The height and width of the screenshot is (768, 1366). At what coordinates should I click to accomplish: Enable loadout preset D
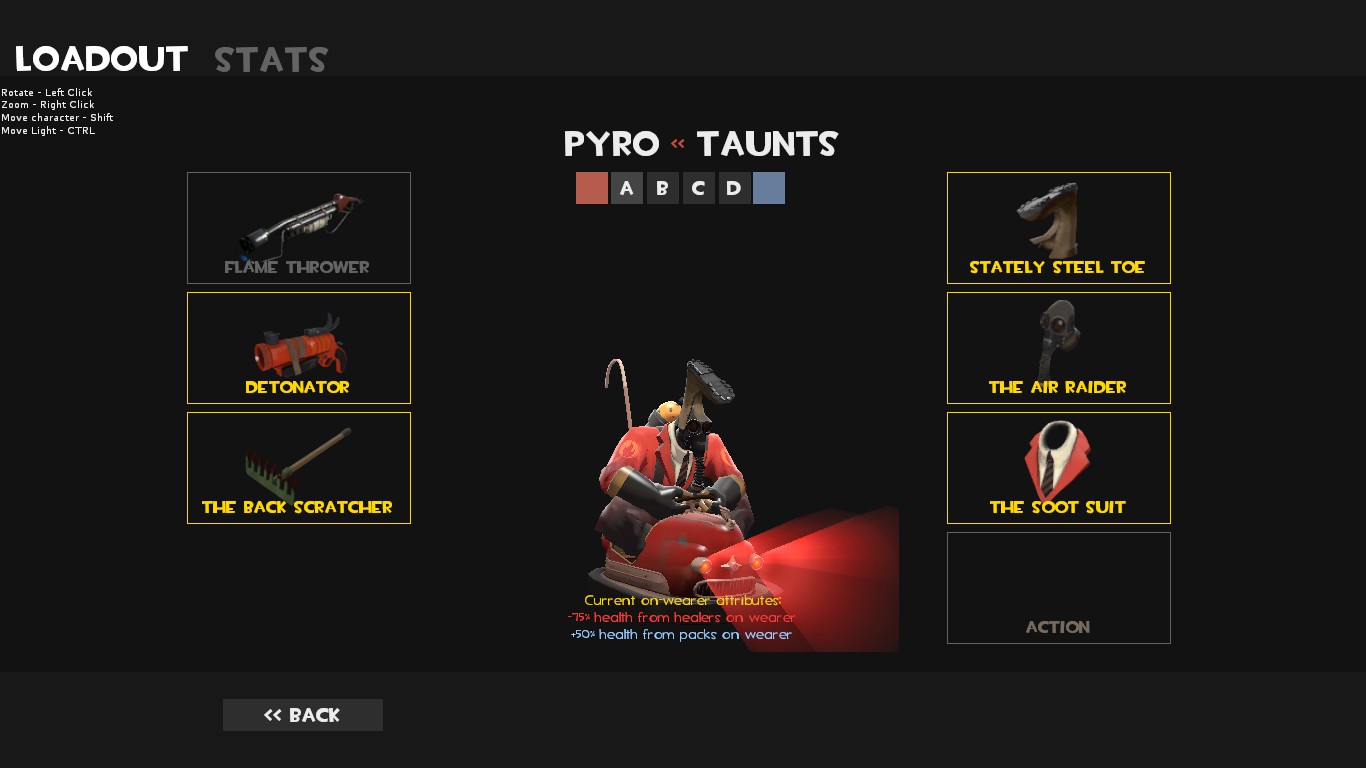[734, 188]
